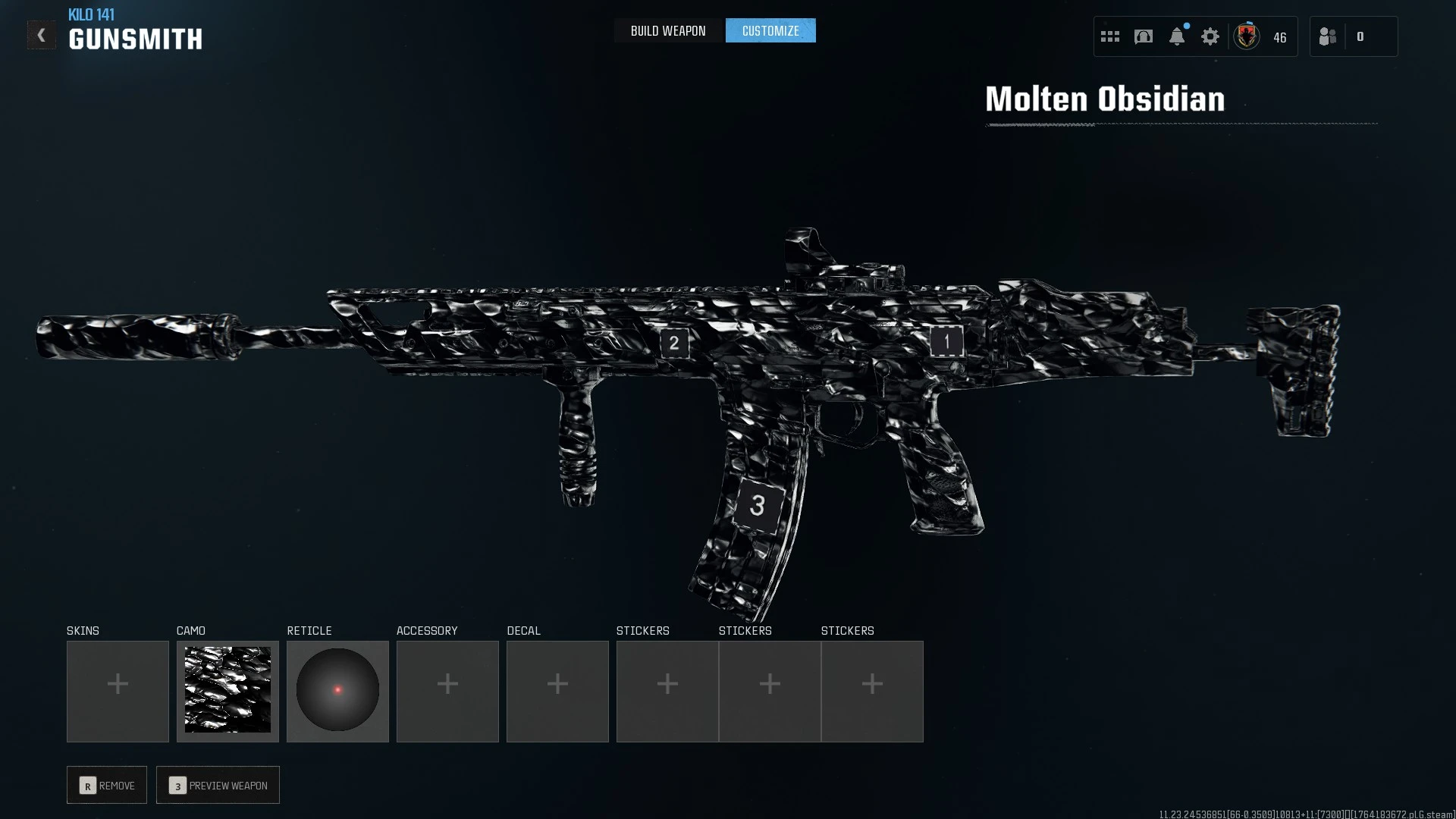1456x819 pixels.
Task: Open the friends social panel
Action: point(1327,36)
